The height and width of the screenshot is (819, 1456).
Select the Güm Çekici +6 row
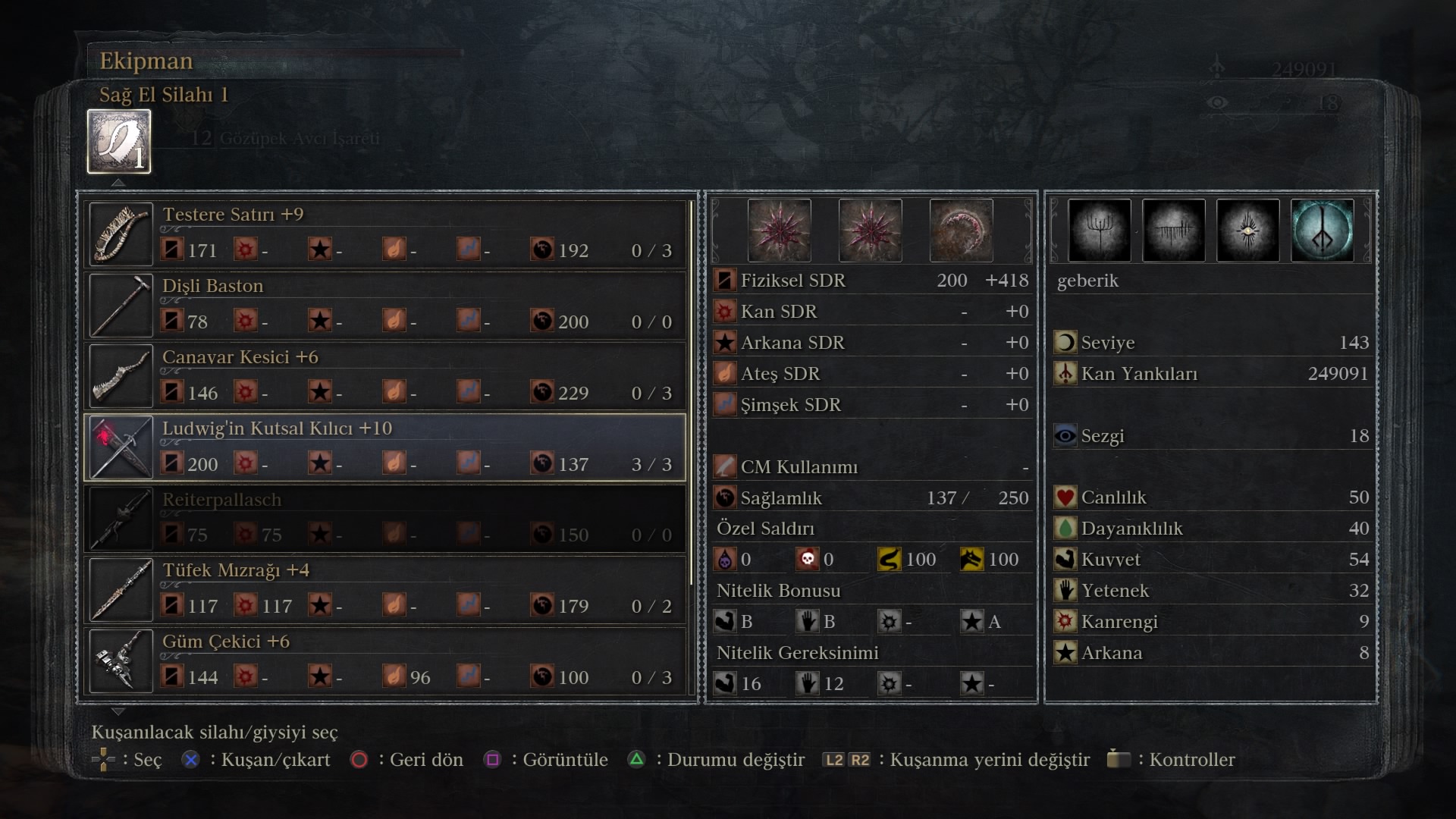385,661
